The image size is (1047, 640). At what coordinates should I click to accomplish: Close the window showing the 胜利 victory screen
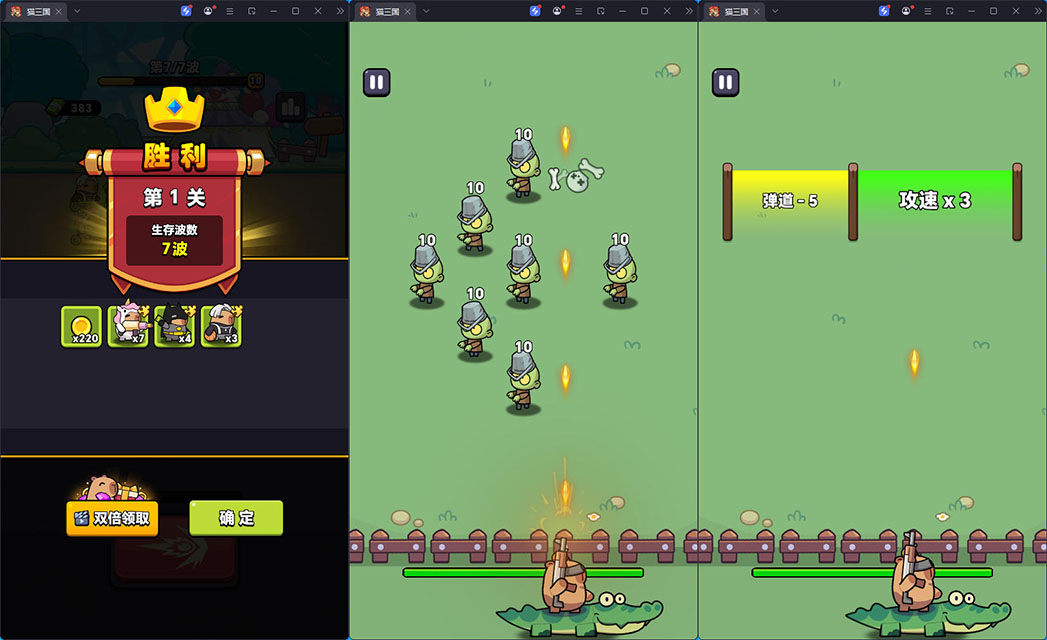[x=318, y=11]
